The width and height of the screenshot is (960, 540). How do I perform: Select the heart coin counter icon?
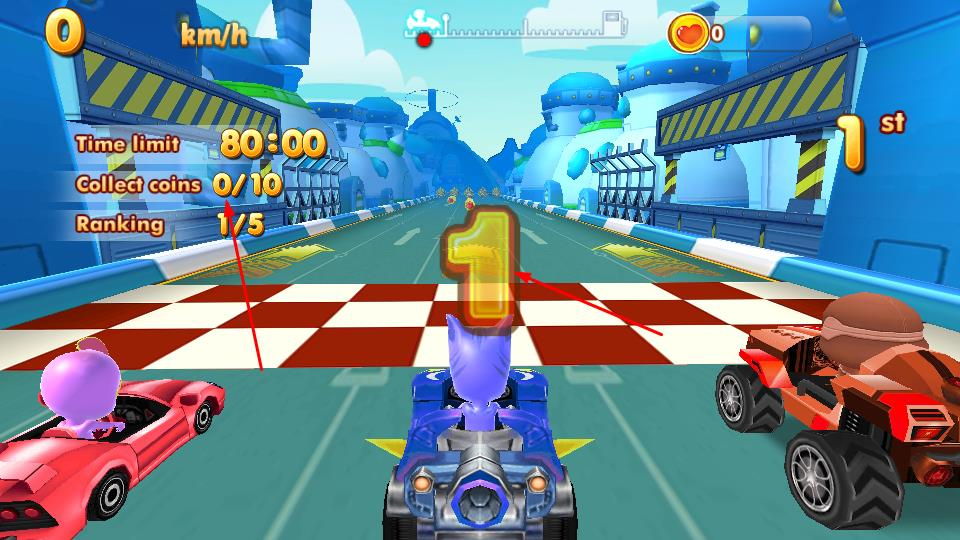point(689,33)
